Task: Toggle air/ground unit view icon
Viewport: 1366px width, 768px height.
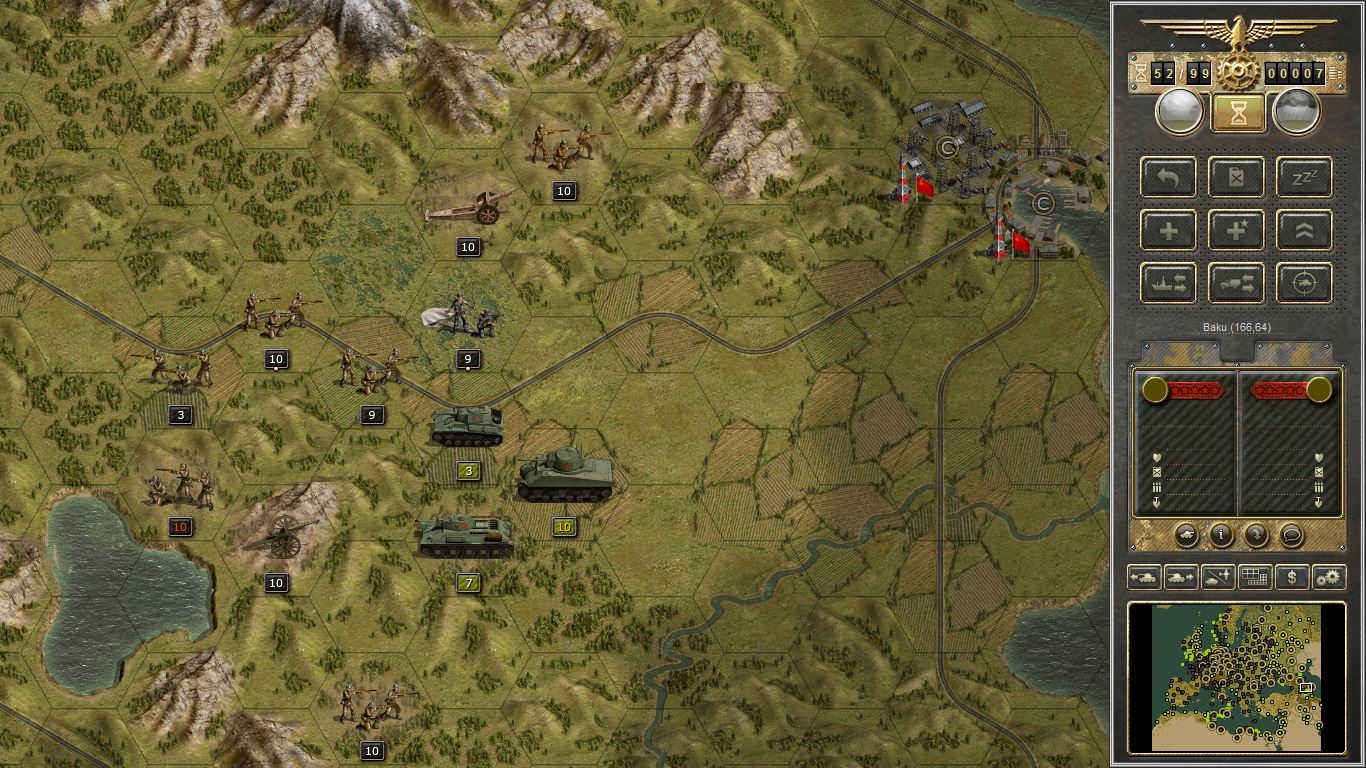Action: click(x=1217, y=577)
